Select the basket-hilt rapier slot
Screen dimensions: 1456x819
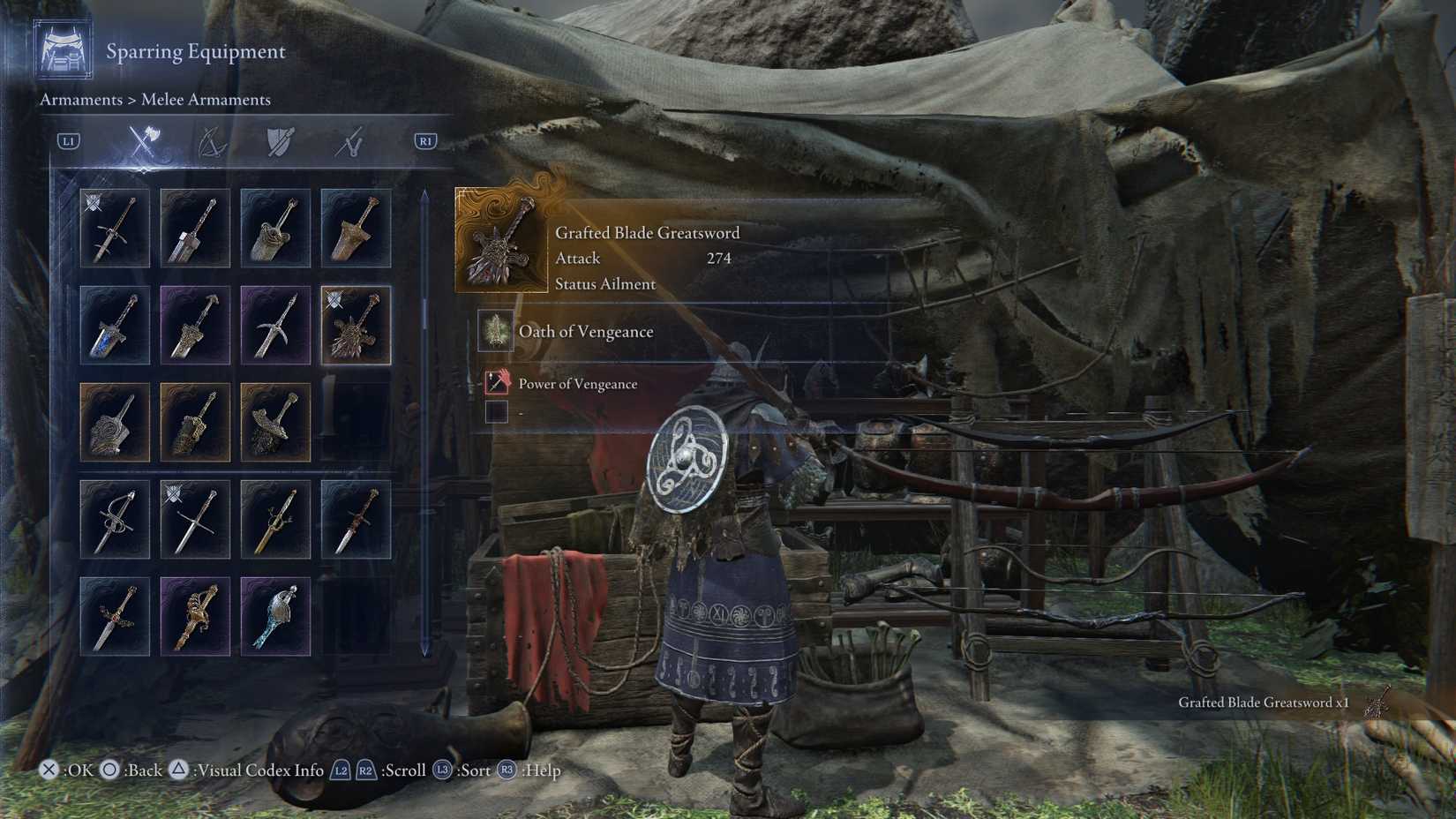pos(115,519)
